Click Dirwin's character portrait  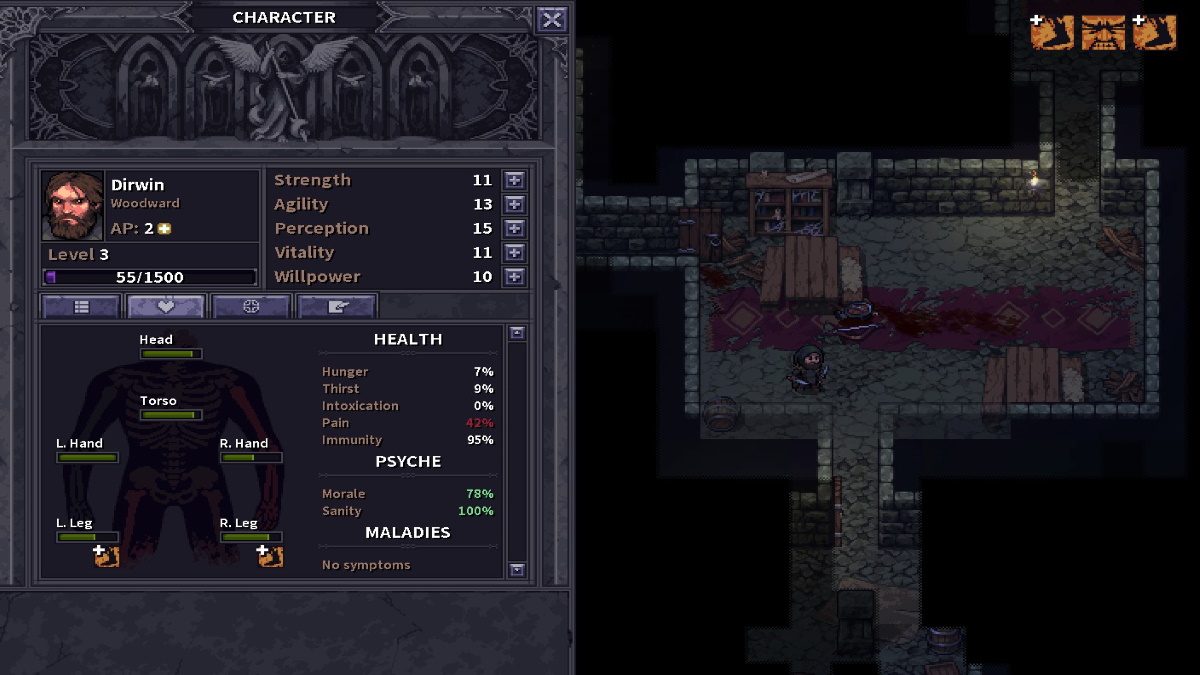tap(72, 206)
